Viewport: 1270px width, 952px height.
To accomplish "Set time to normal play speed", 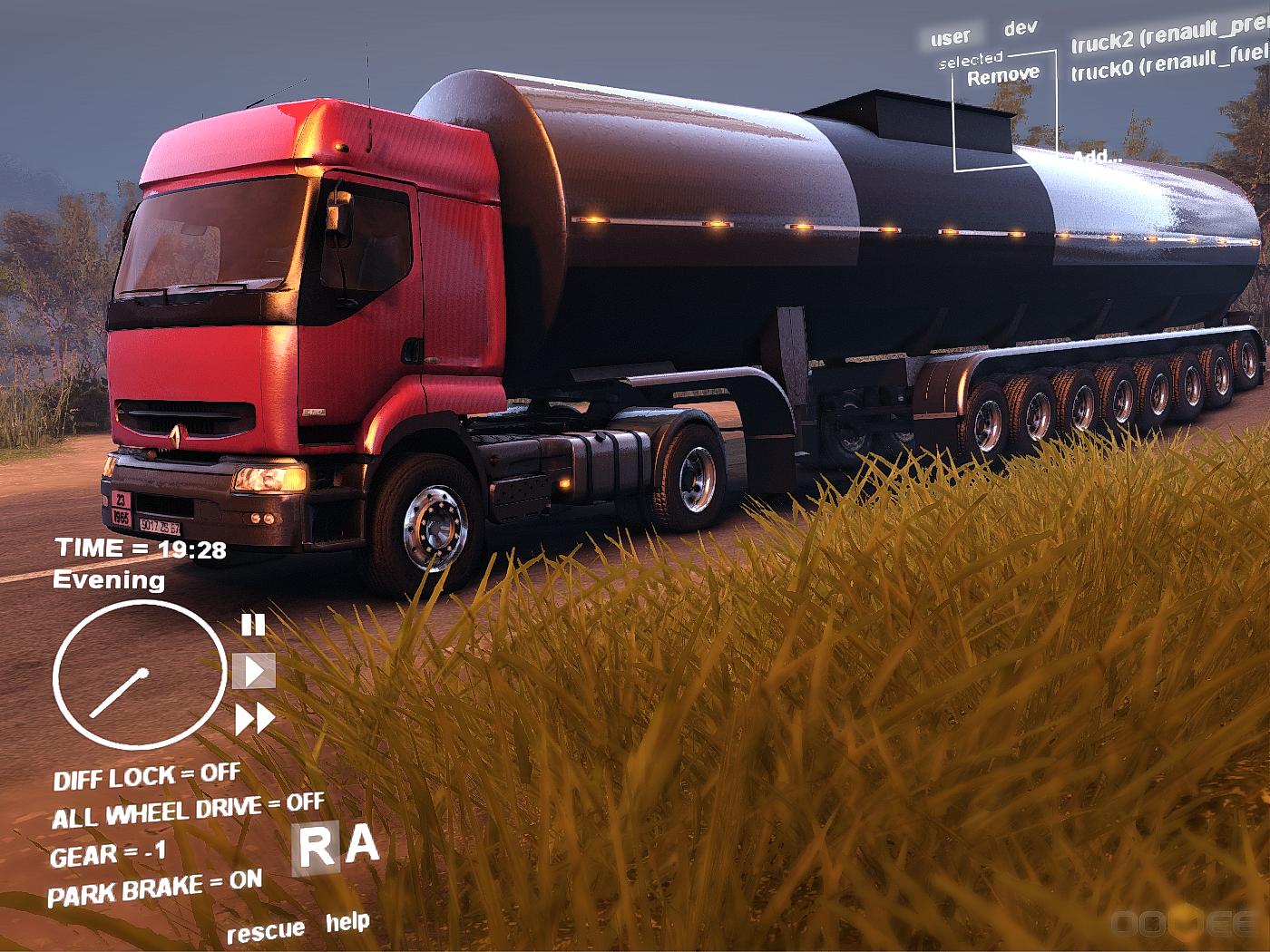I will [x=255, y=672].
